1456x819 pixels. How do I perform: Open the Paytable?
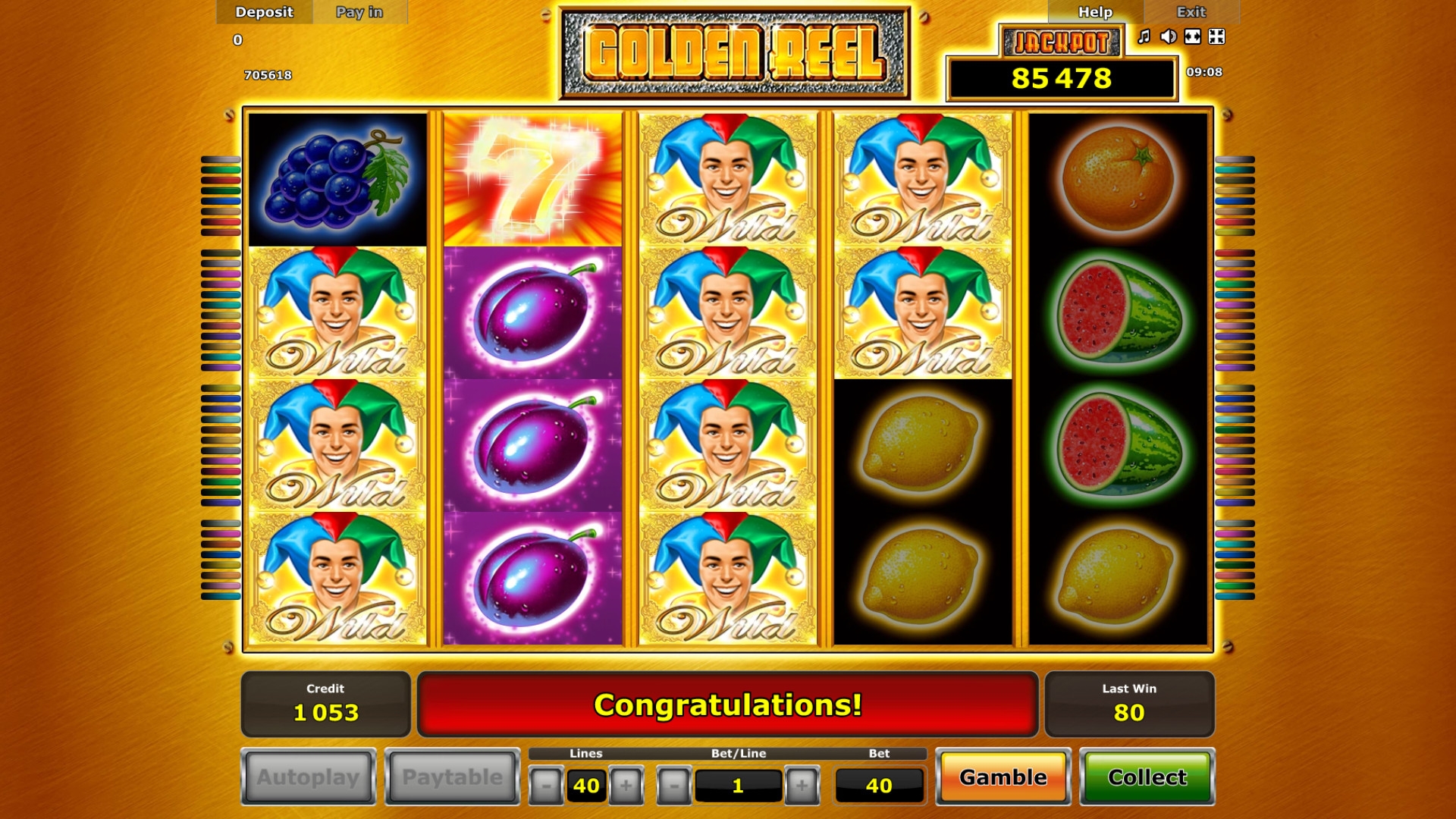click(452, 777)
